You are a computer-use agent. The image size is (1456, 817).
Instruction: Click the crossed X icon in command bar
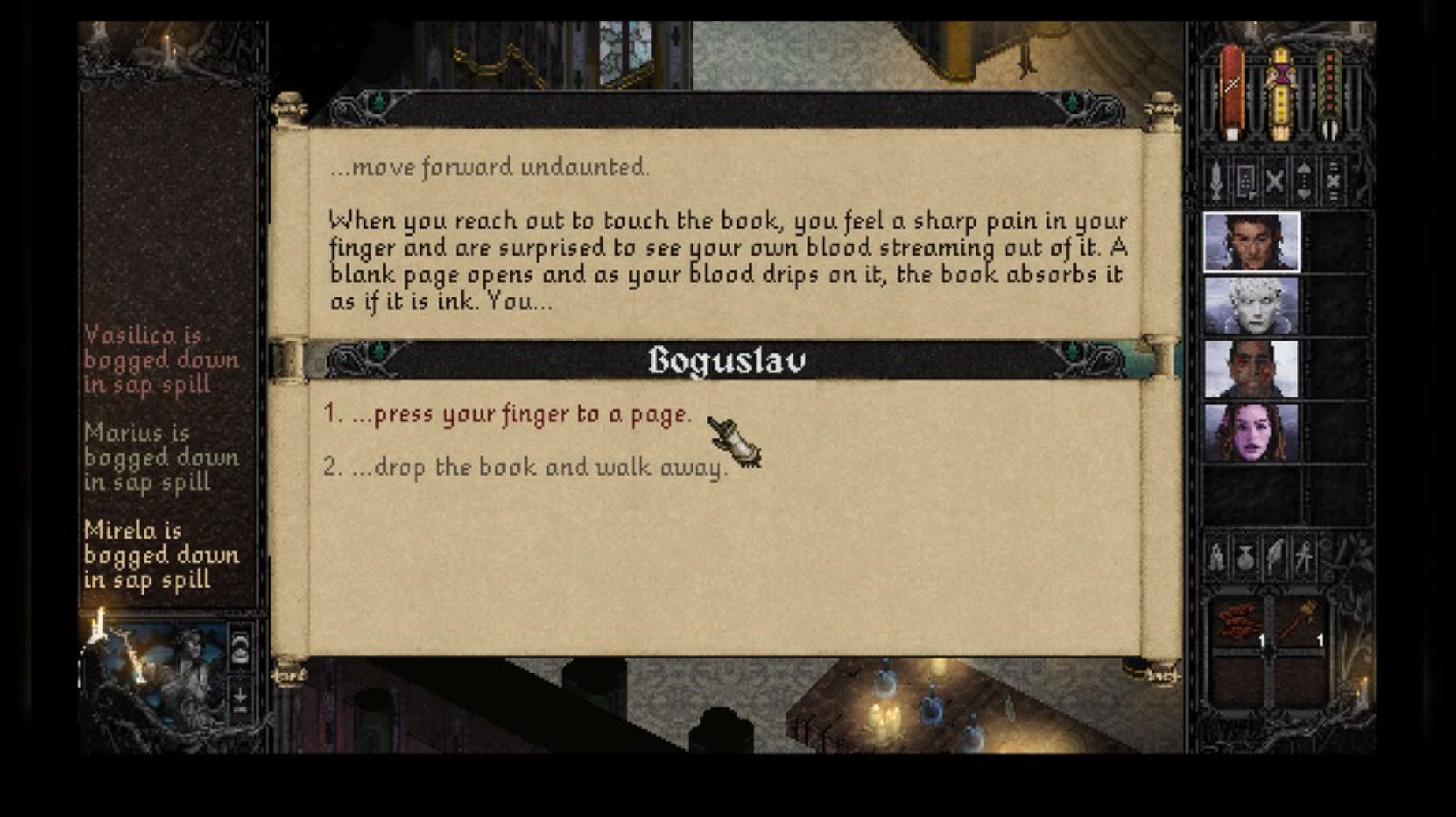(x=1275, y=181)
